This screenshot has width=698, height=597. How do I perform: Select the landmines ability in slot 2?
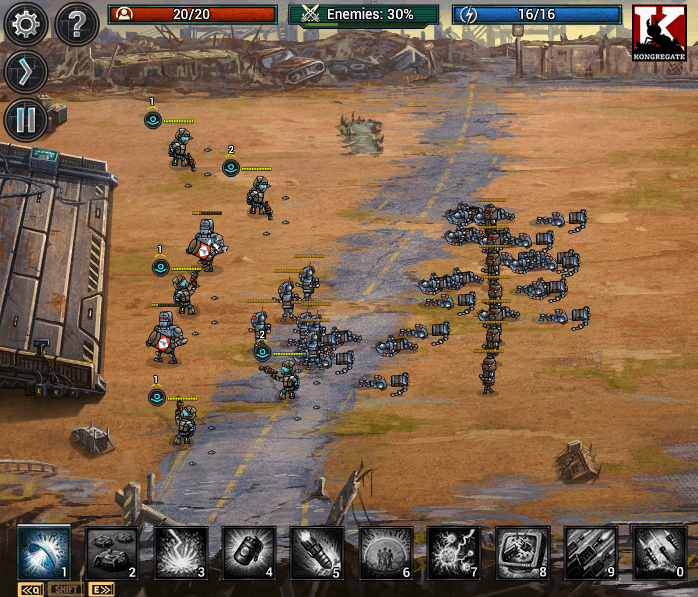tap(112, 552)
